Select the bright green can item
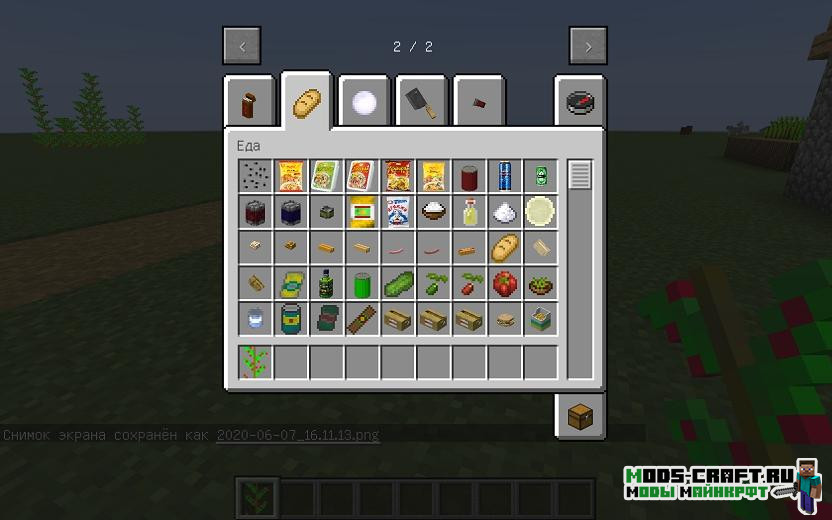The image size is (832, 520). [x=362, y=284]
